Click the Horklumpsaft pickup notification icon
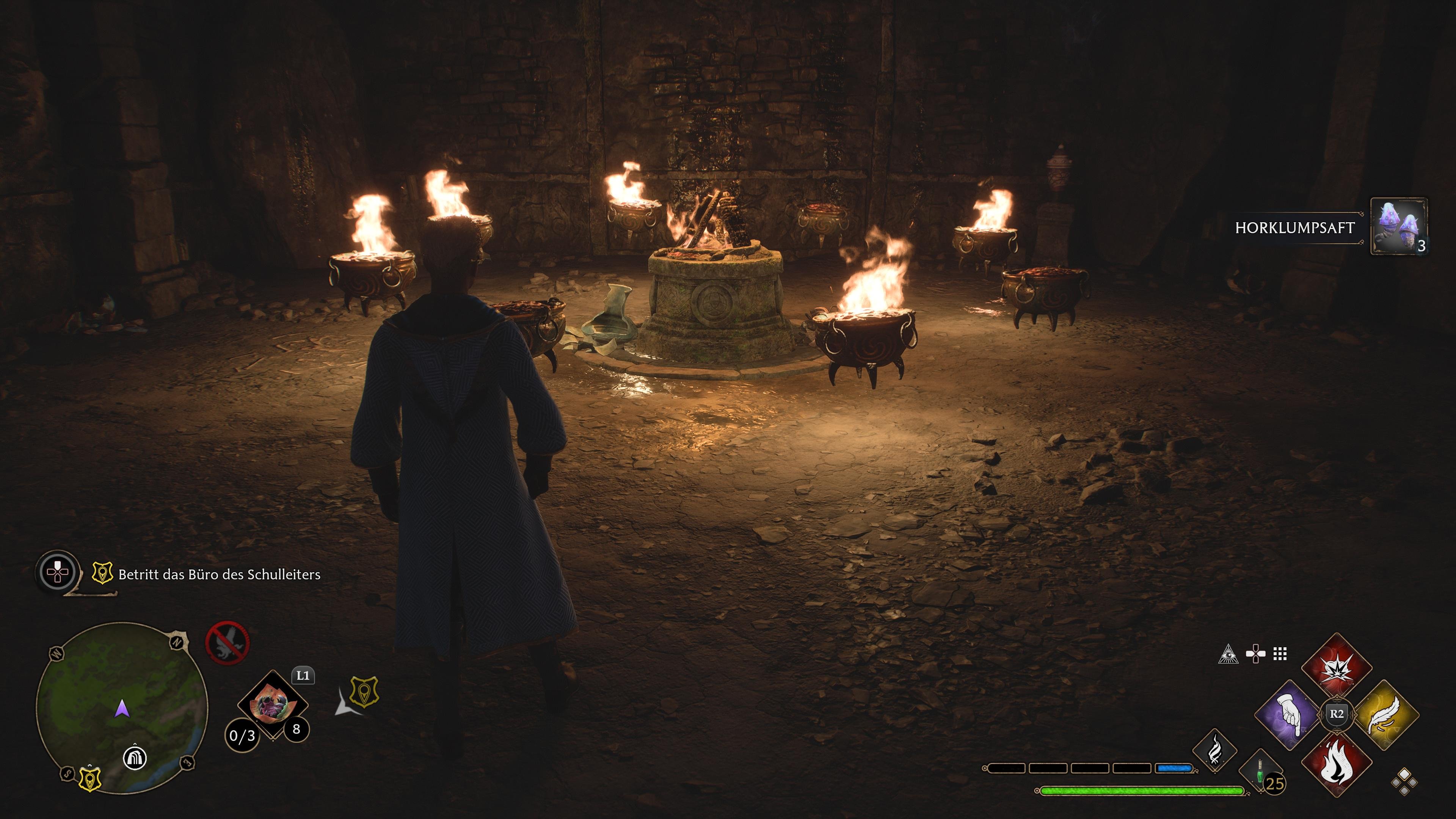Screen dimensions: 1456x819 1399,227
